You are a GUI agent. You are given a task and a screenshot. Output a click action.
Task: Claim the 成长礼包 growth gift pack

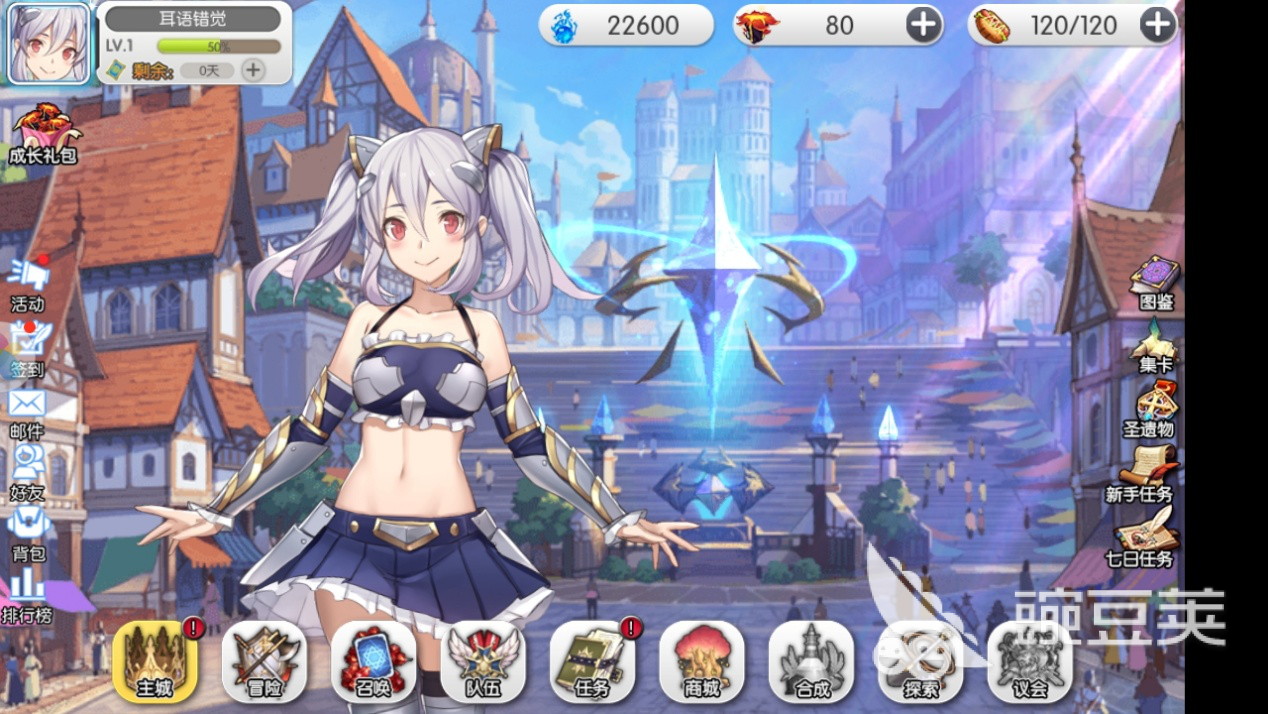(42, 134)
